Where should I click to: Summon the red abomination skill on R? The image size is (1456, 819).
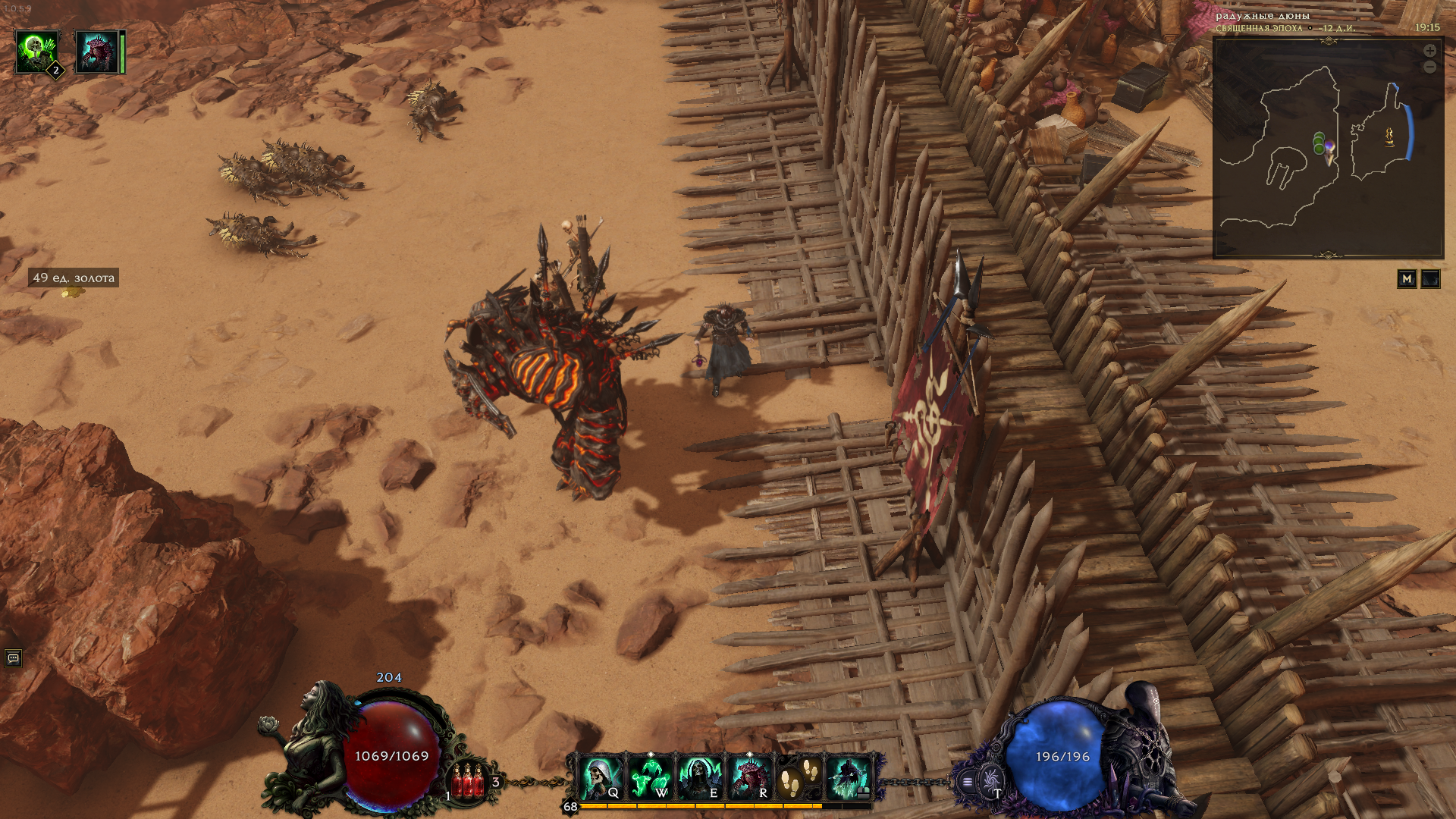pyautogui.click(x=749, y=777)
